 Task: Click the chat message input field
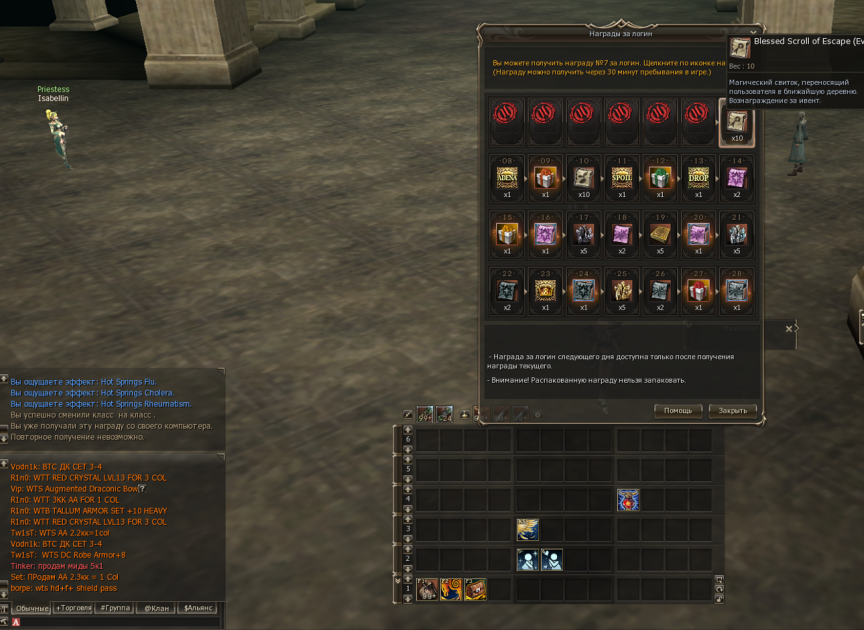click(x=115, y=622)
